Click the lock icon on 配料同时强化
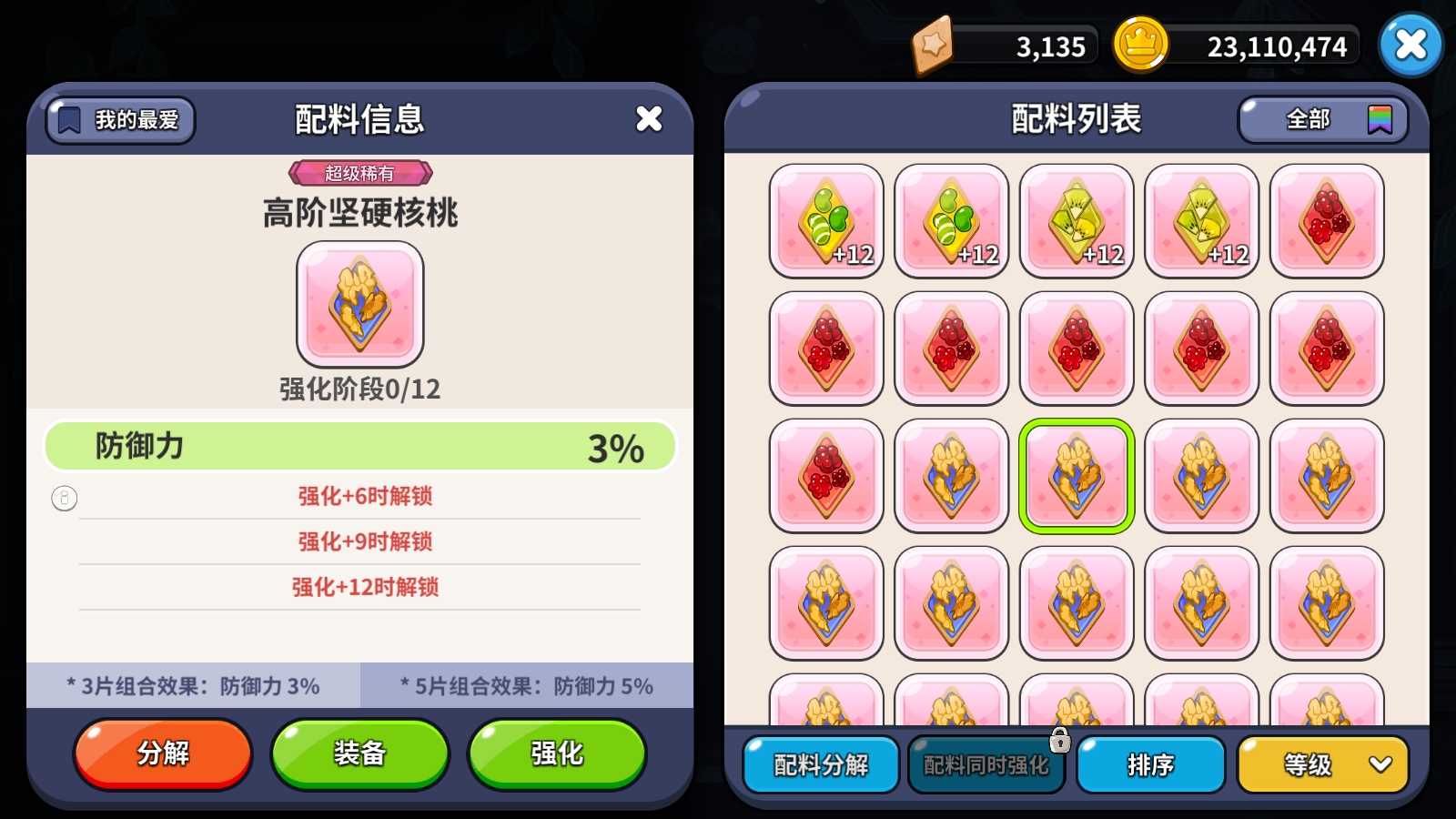This screenshot has width=1456, height=819. 1058,742
